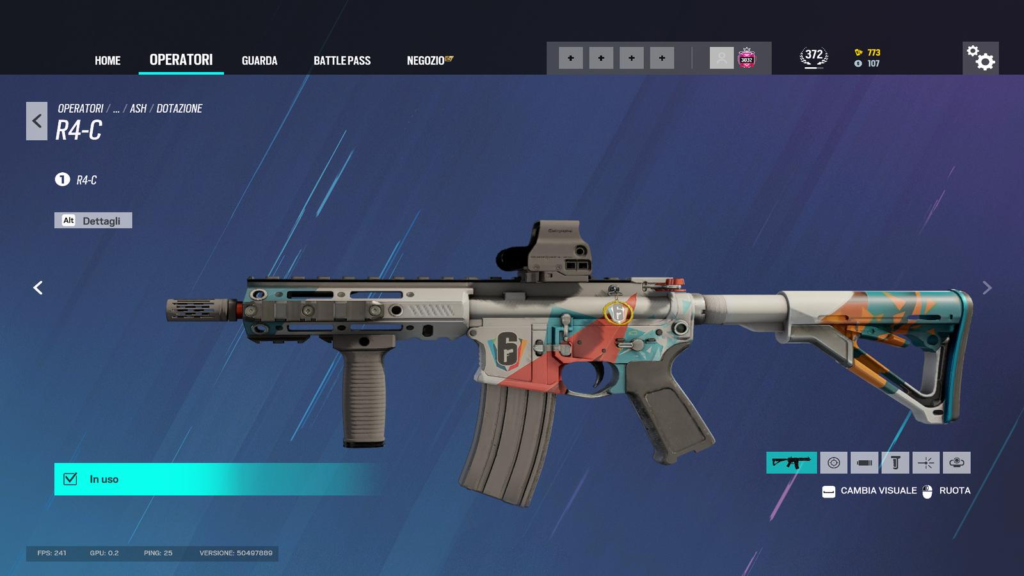1024x576 pixels.
Task: Open the settings gear menu
Action: tap(980, 59)
